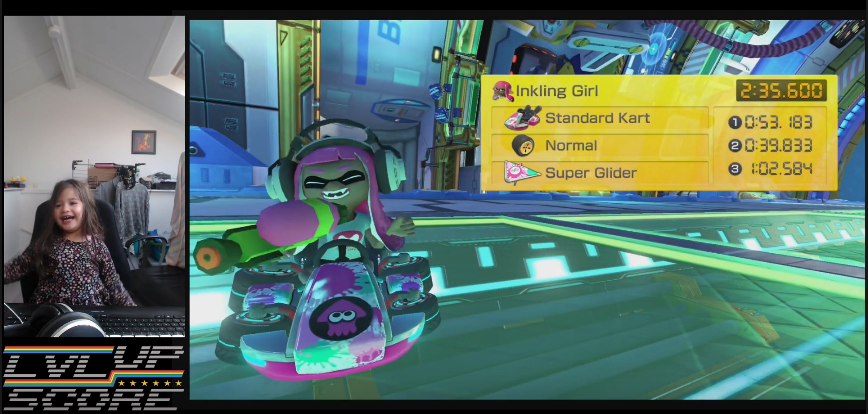The image size is (868, 414).
Task: Select the Super Glider row
Action: click(598, 173)
